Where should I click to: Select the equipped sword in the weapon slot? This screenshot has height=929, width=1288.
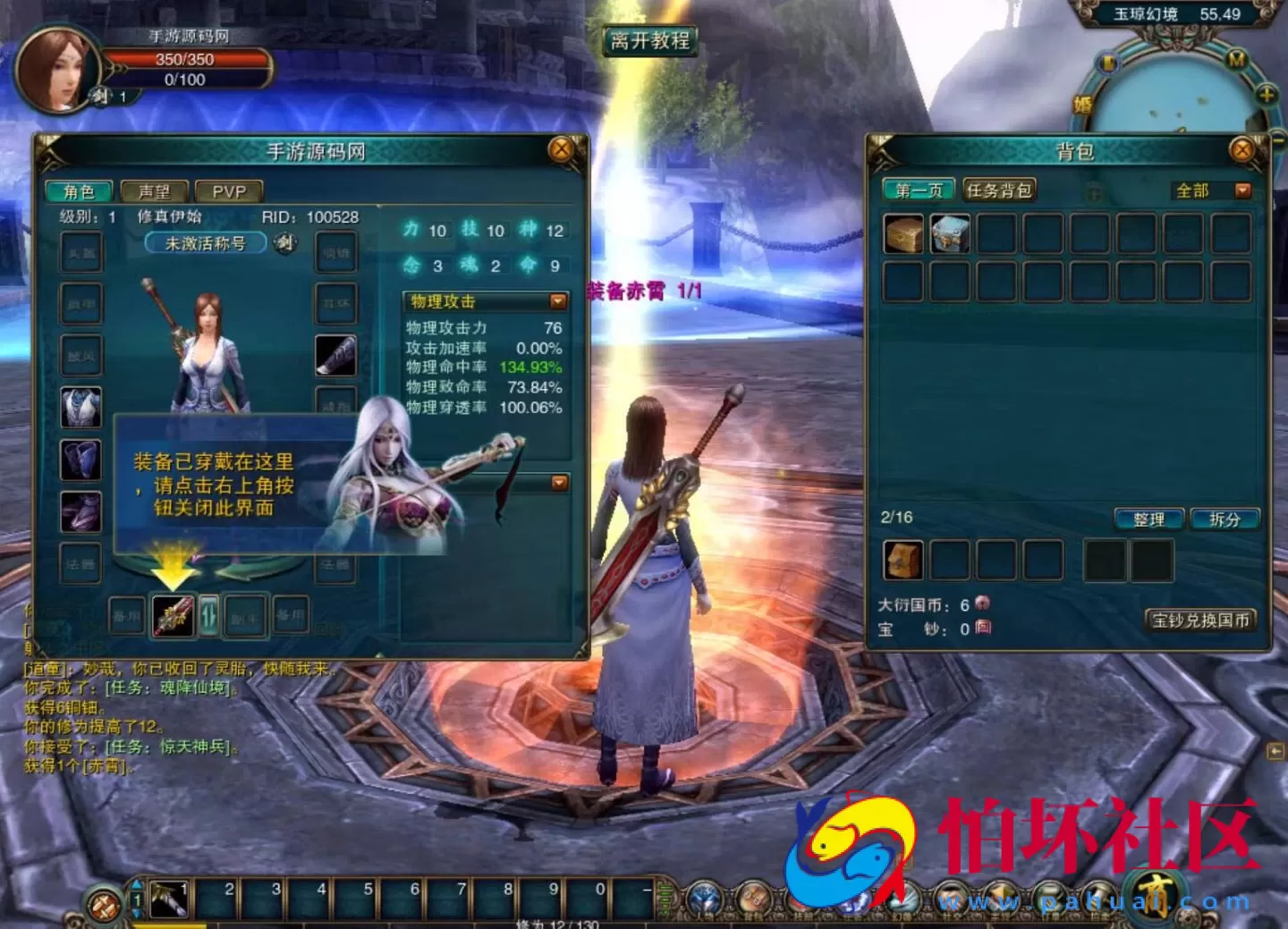[173, 614]
